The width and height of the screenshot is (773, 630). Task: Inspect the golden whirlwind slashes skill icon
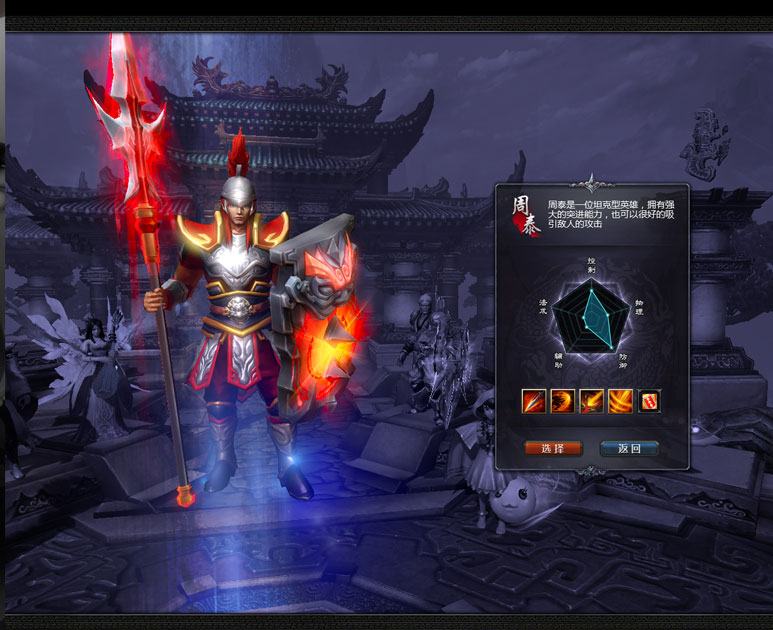coord(621,401)
